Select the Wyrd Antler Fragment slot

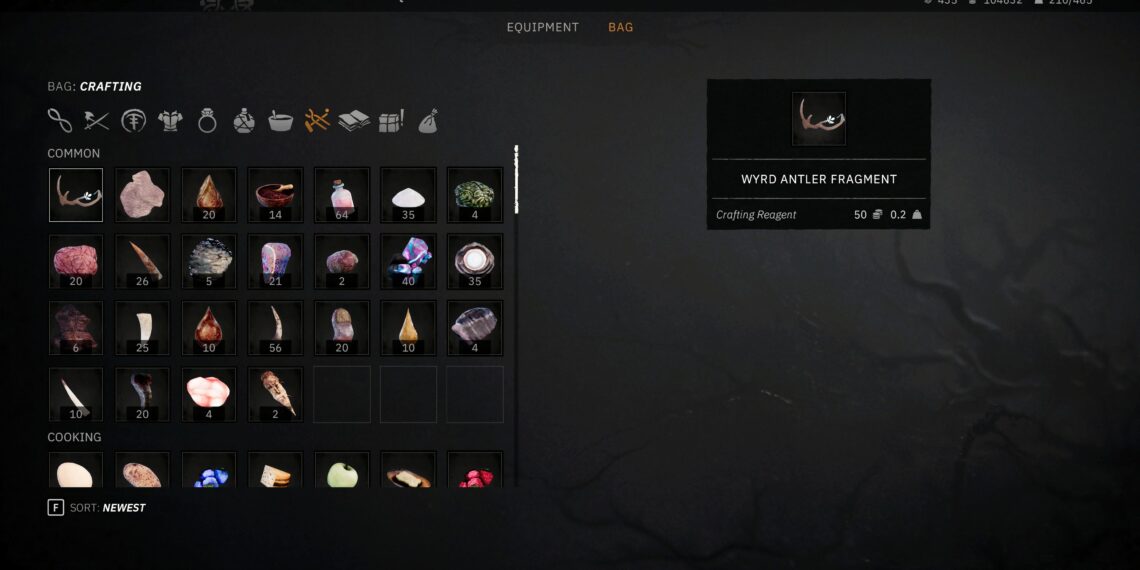coord(76,195)
